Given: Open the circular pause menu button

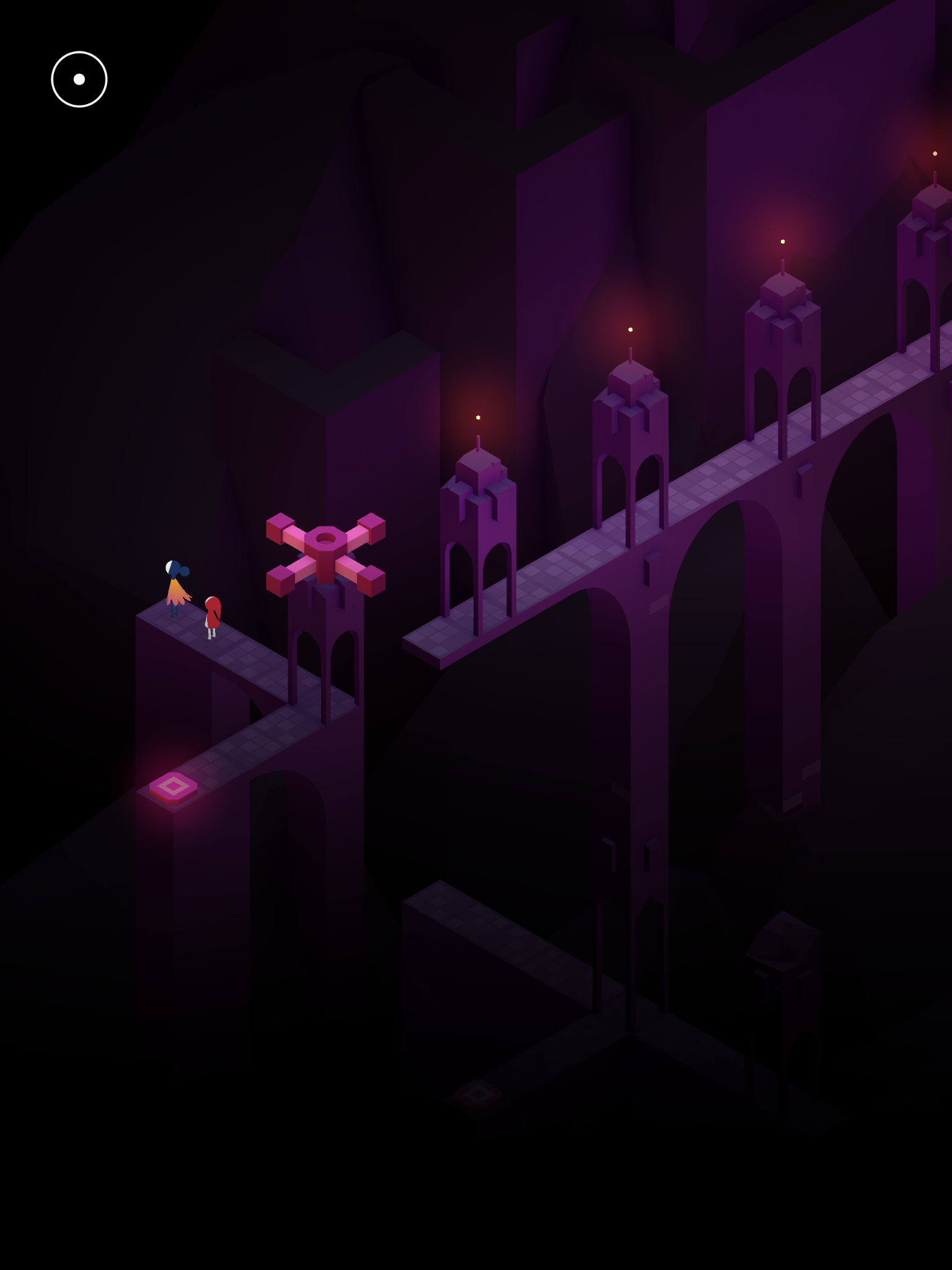Looking at the screenshot, I should coord(79,79).
